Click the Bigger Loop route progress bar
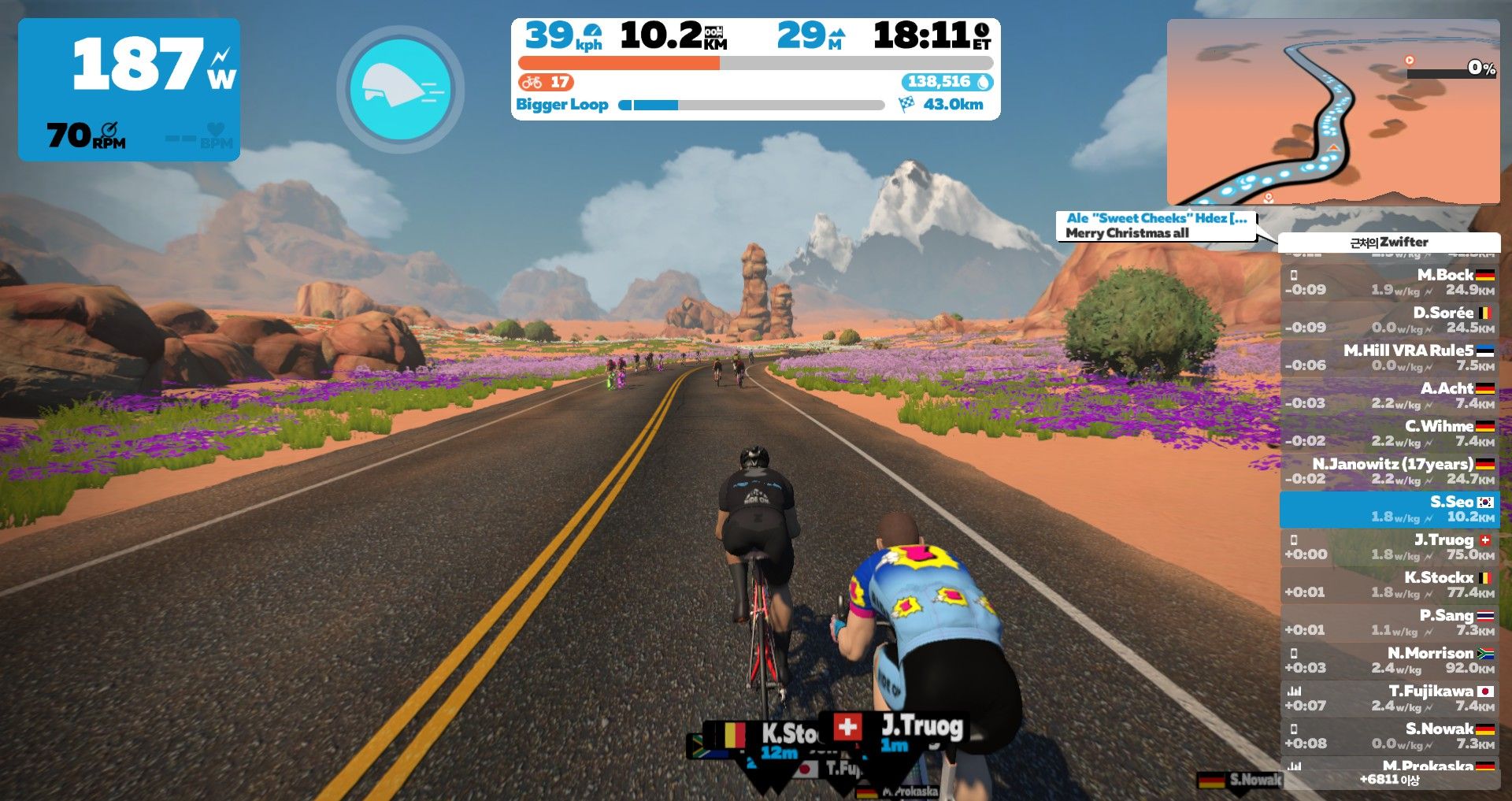Screen dimensions: 1512x801 tap(752, 105)
